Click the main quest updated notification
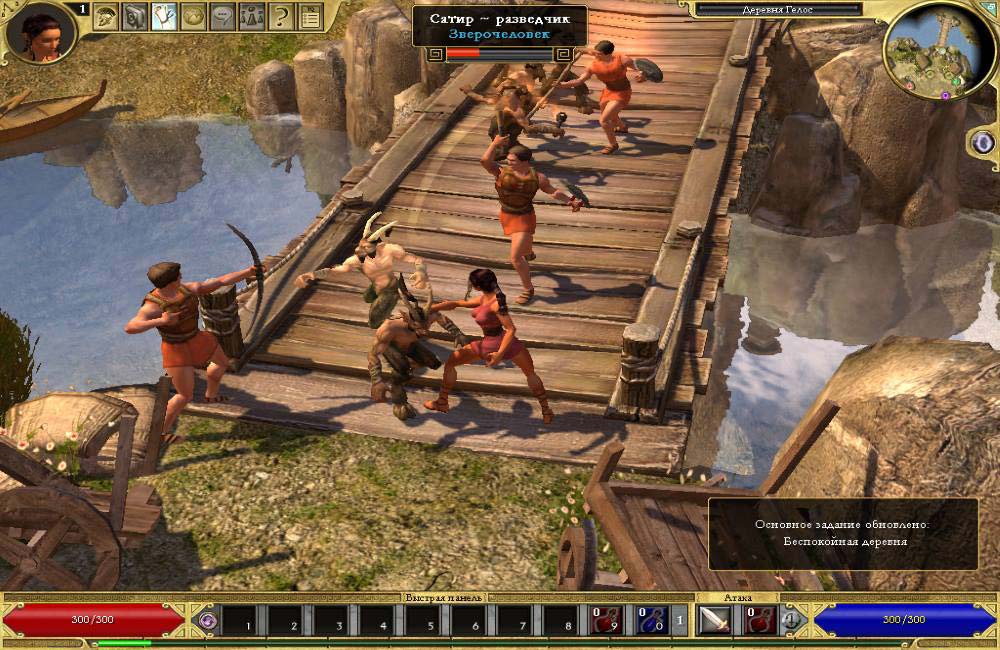 tap(844, 533)
